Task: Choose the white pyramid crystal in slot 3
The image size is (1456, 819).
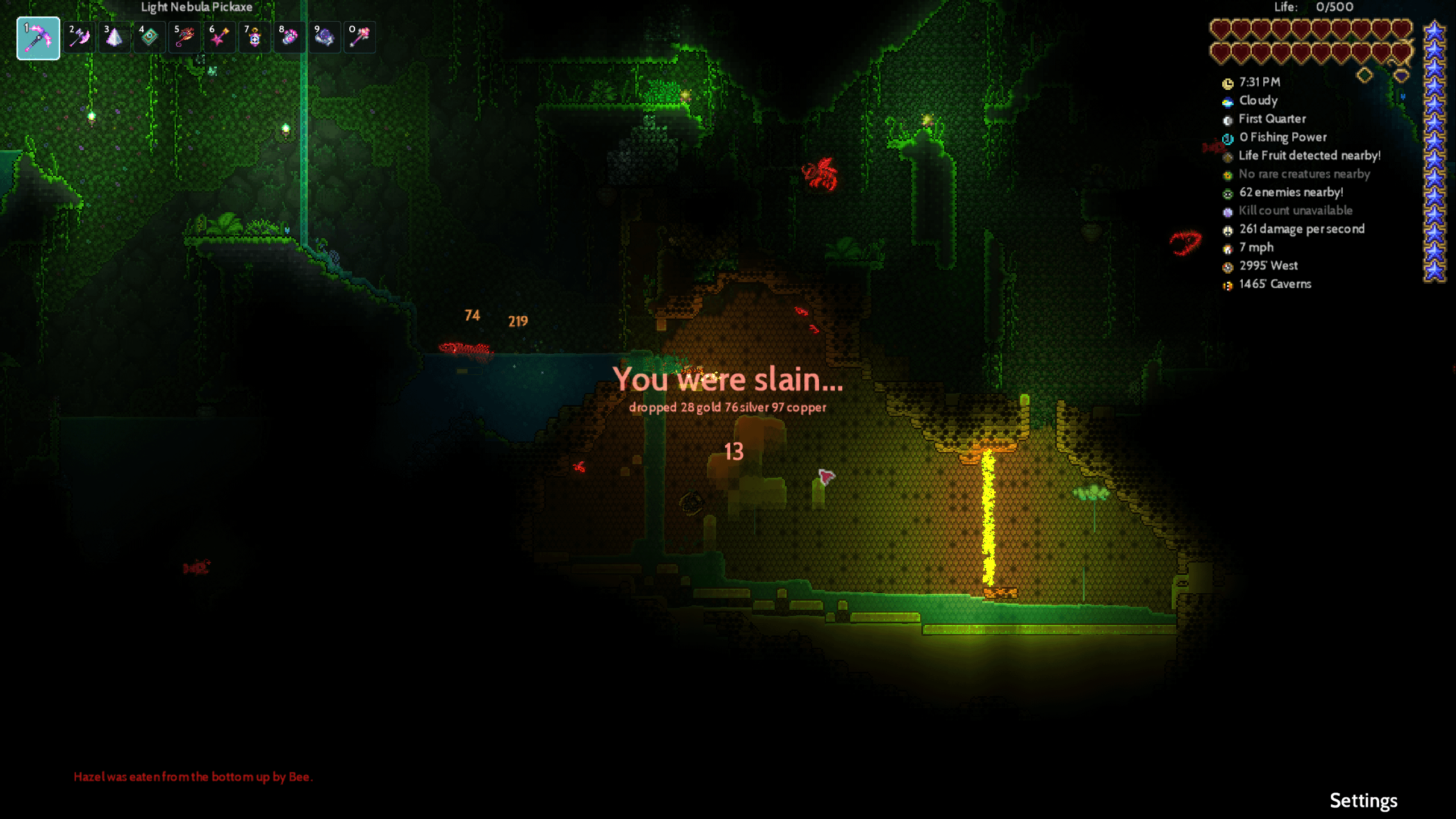Action: [114, 38]
